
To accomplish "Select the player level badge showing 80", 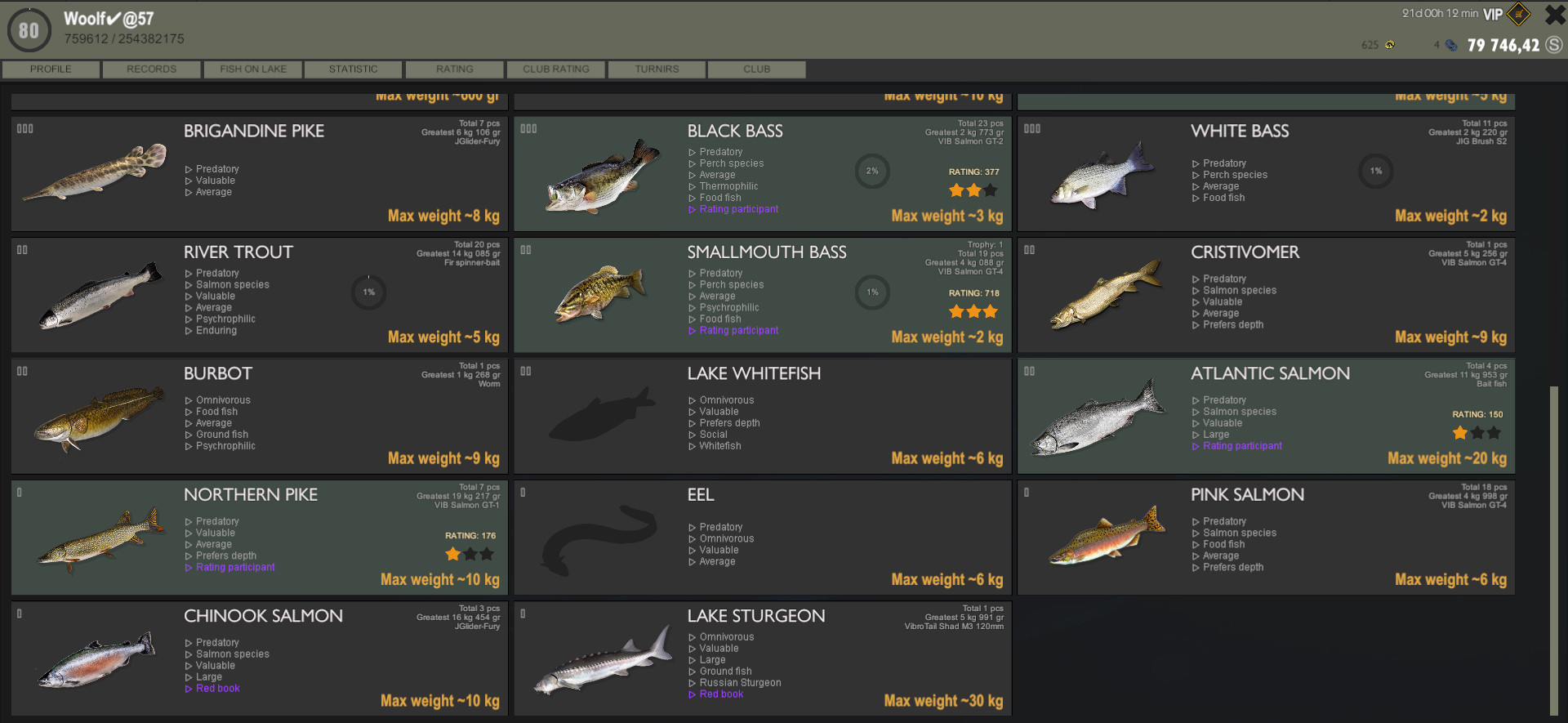I will (x=29, y=29).
